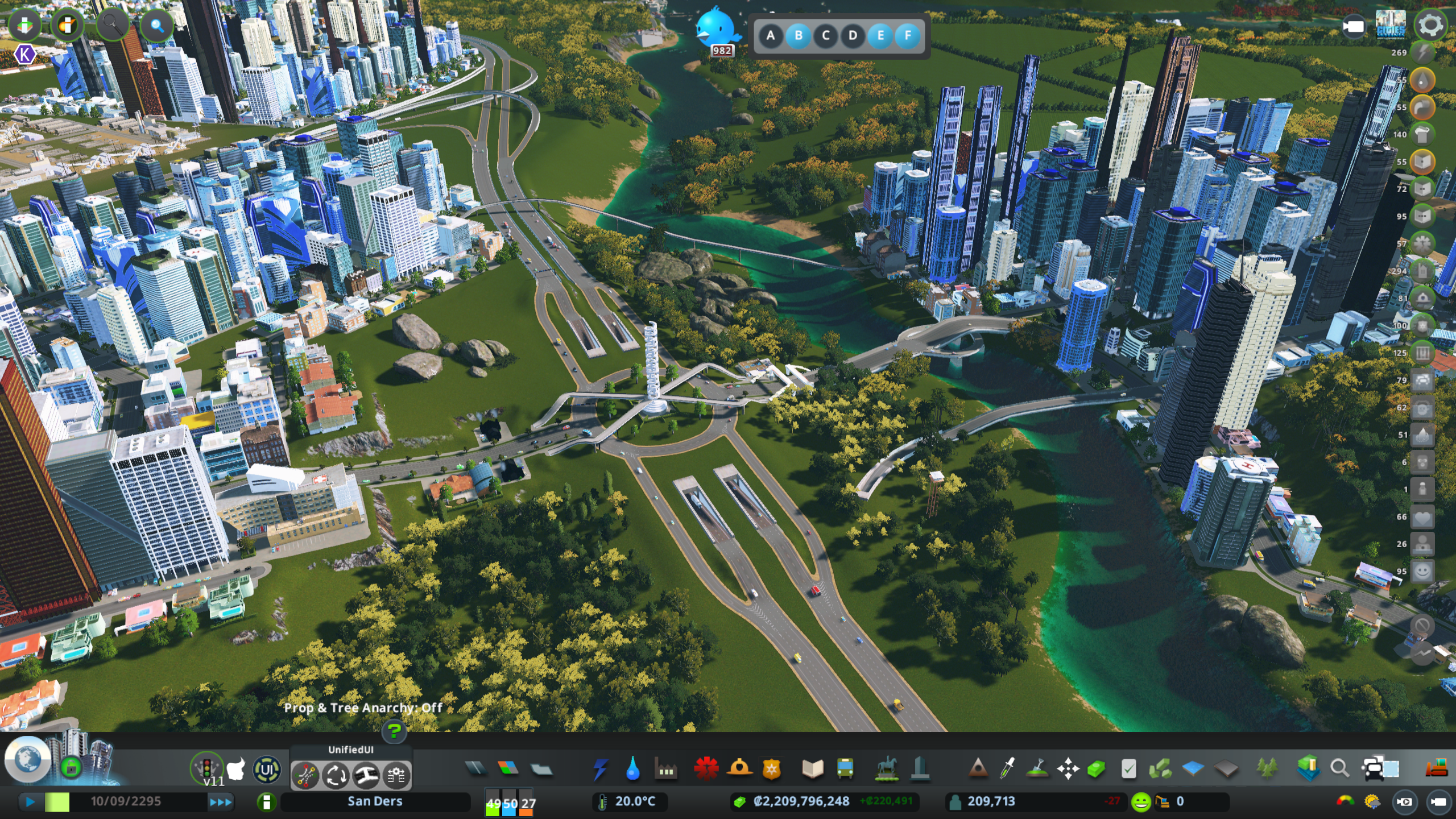Open the Police badge services menu
The image size is (1456, 819).
coord(772,770)
